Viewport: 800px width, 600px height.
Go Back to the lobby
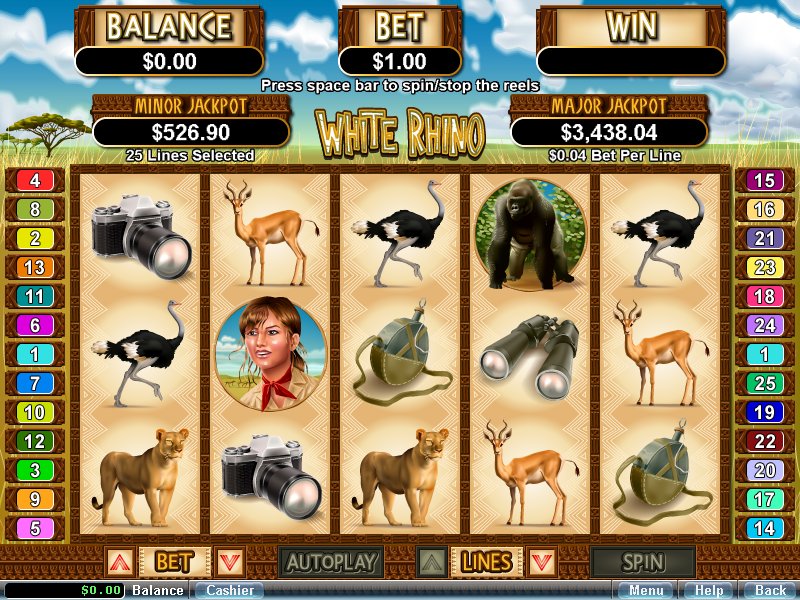click(x=770, y=590)
